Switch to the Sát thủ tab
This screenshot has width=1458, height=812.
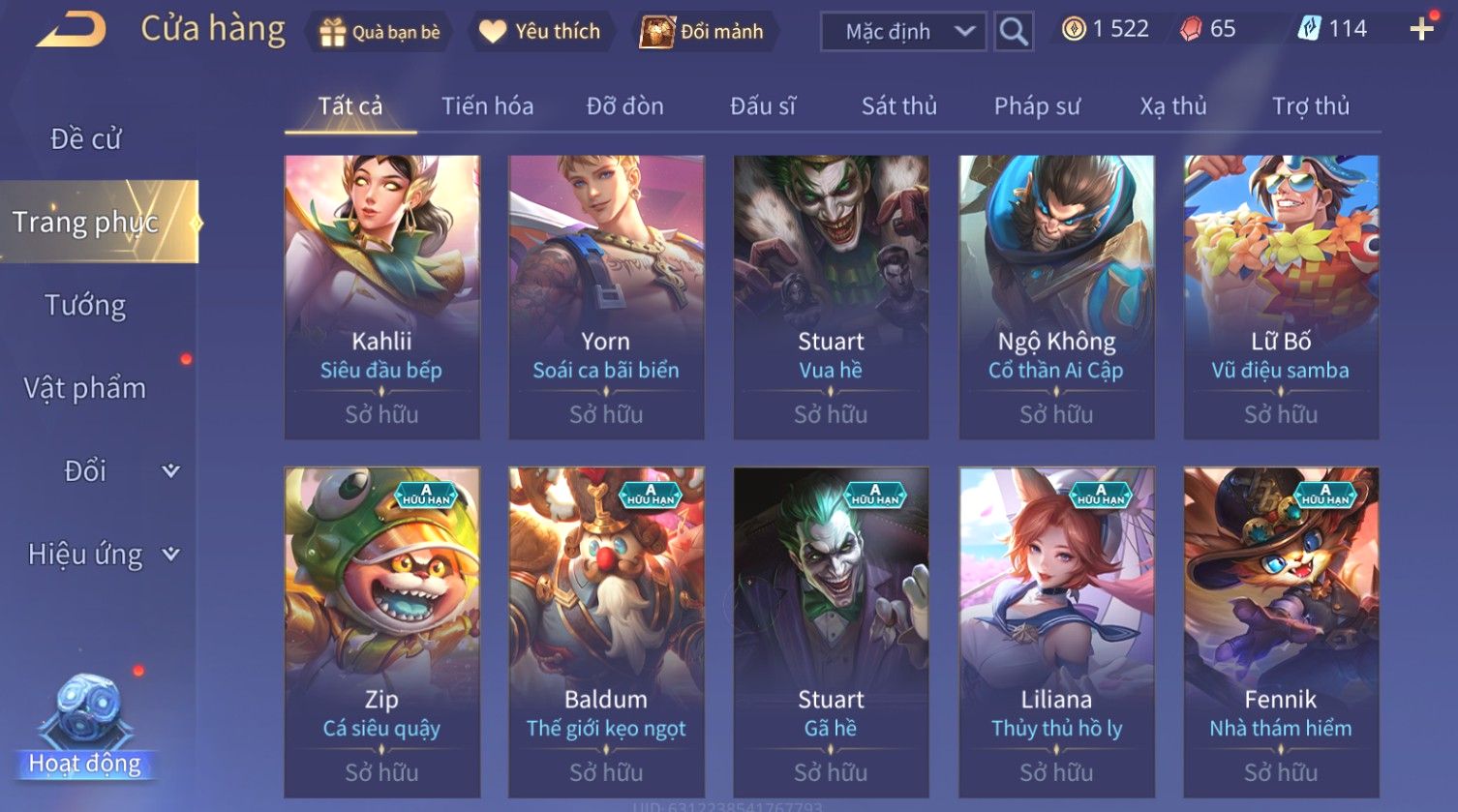[x=898, y=106]
